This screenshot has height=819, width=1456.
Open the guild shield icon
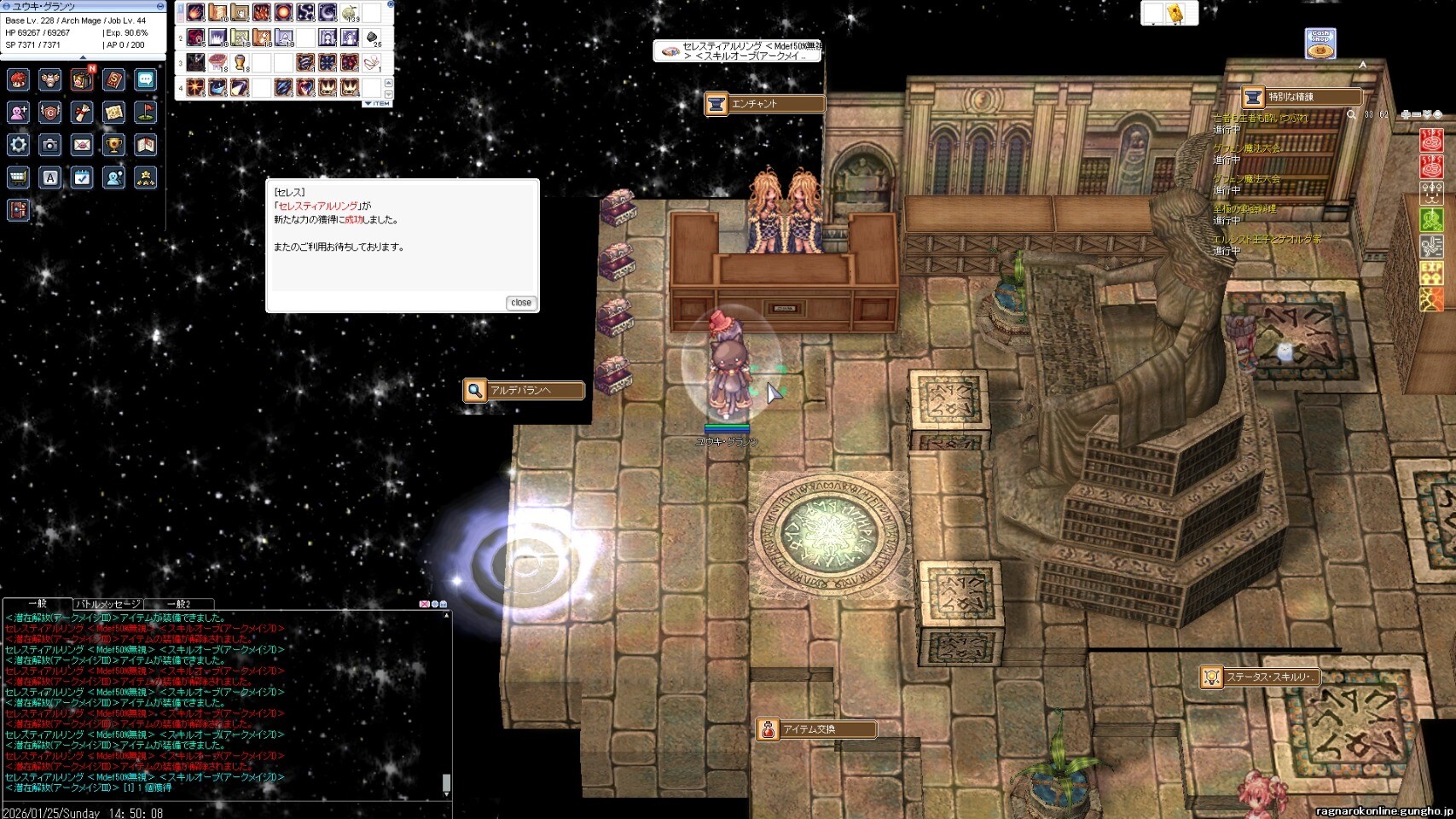[x=50, y=112]
